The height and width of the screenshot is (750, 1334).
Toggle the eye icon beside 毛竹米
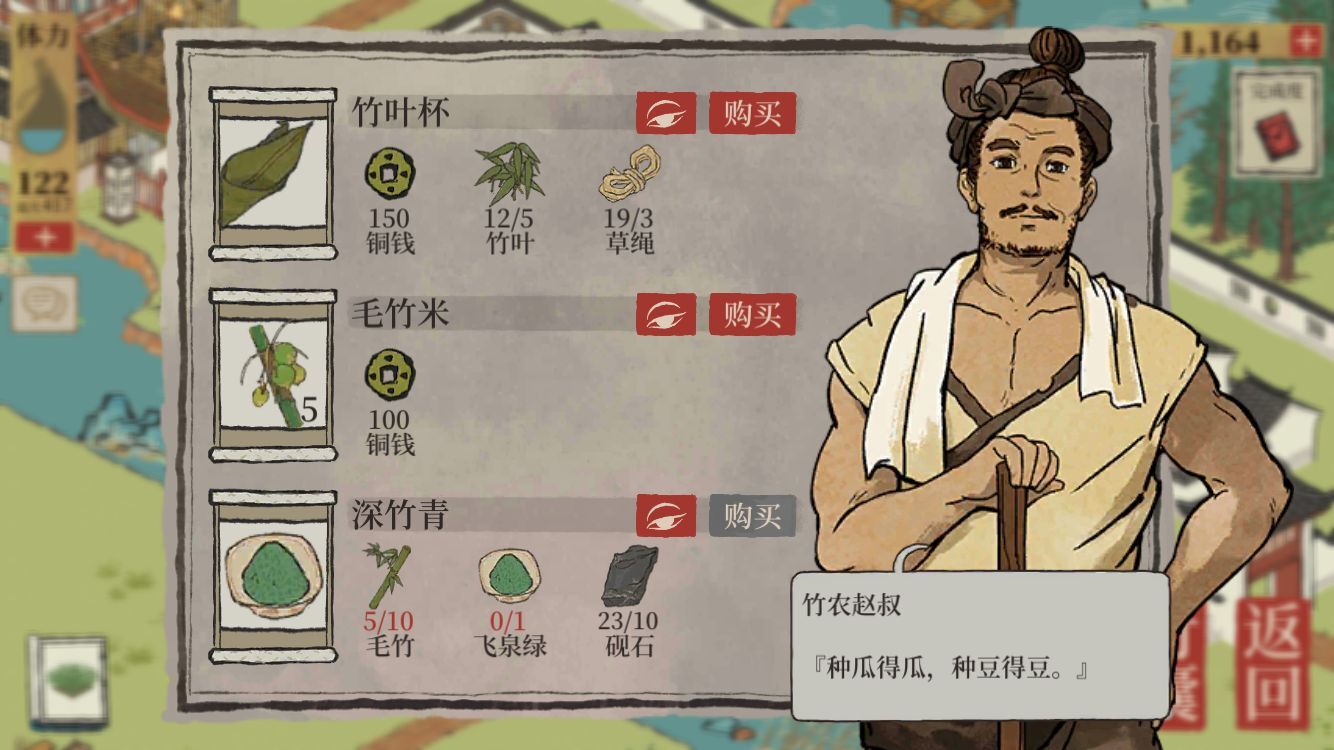665,315
